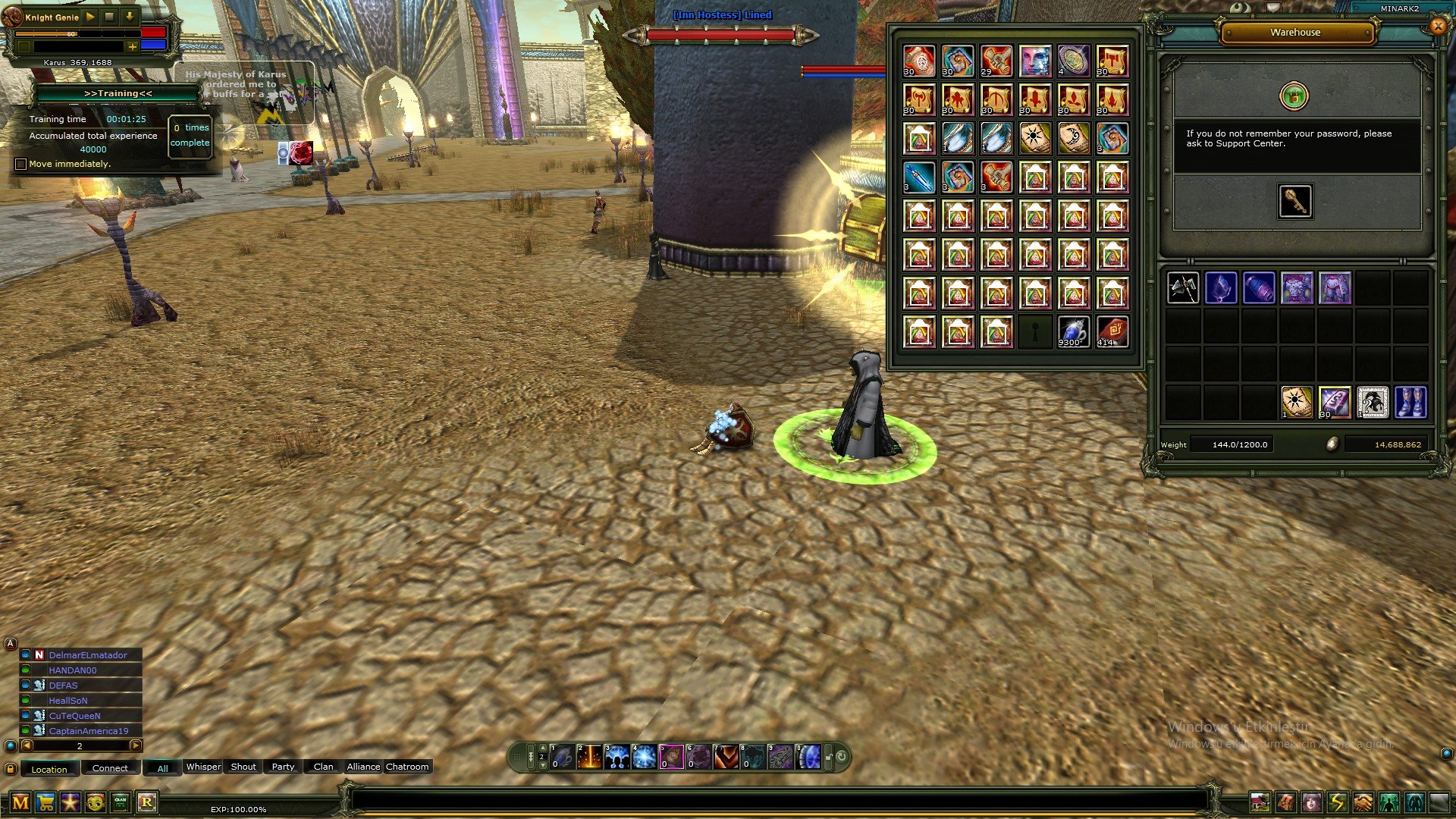Select the Shout chat tab
The image size is (1456, 819).
(243, 767)
